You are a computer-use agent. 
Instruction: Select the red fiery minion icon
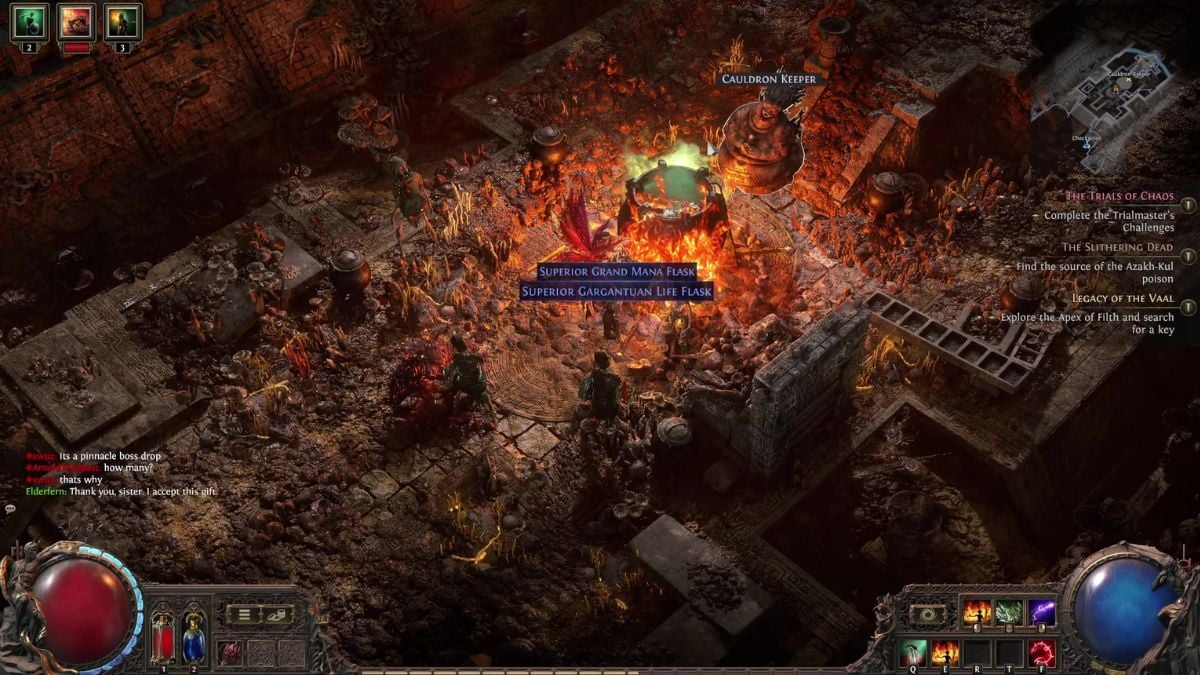76,21
